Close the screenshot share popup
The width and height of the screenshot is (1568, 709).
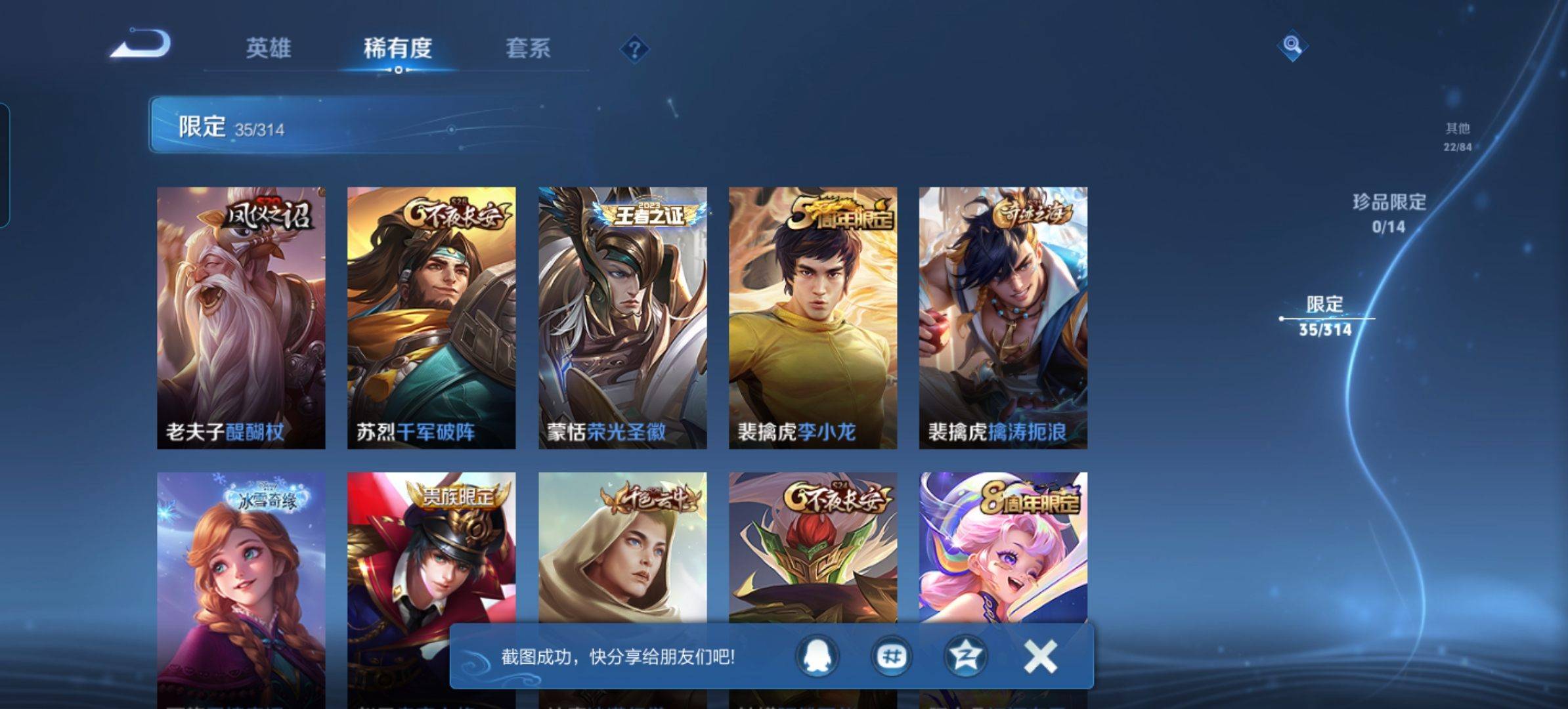pyautogui.click(x=1040, y=656)
